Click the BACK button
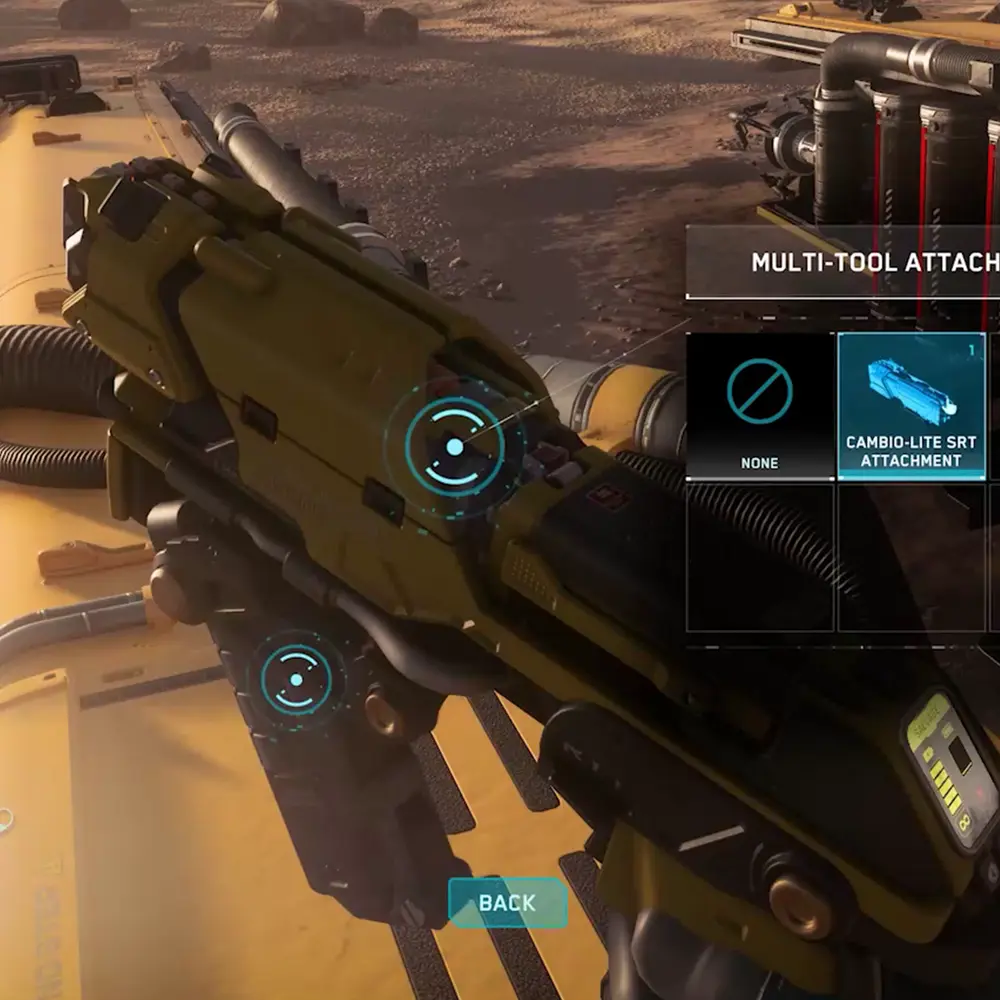The height and width of the screenshot is (1000, 1000). click(x=507, y=903)
